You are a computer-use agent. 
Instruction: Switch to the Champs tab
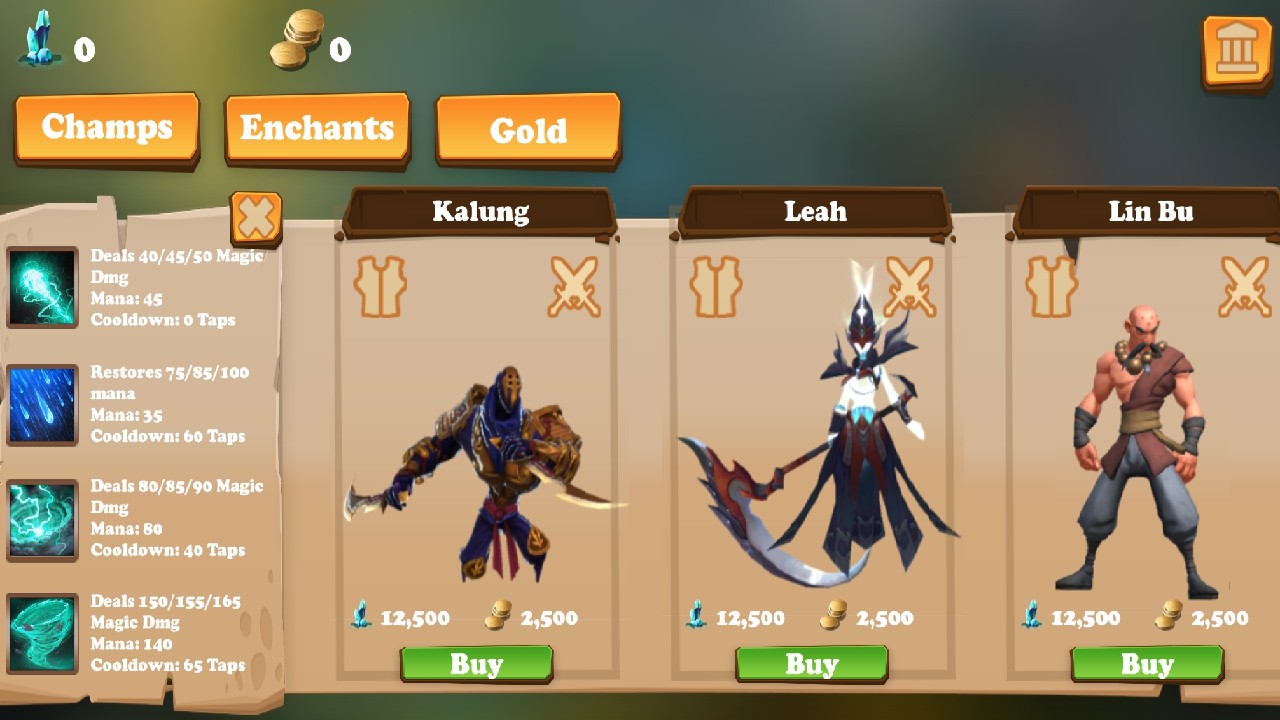point(107,127)
